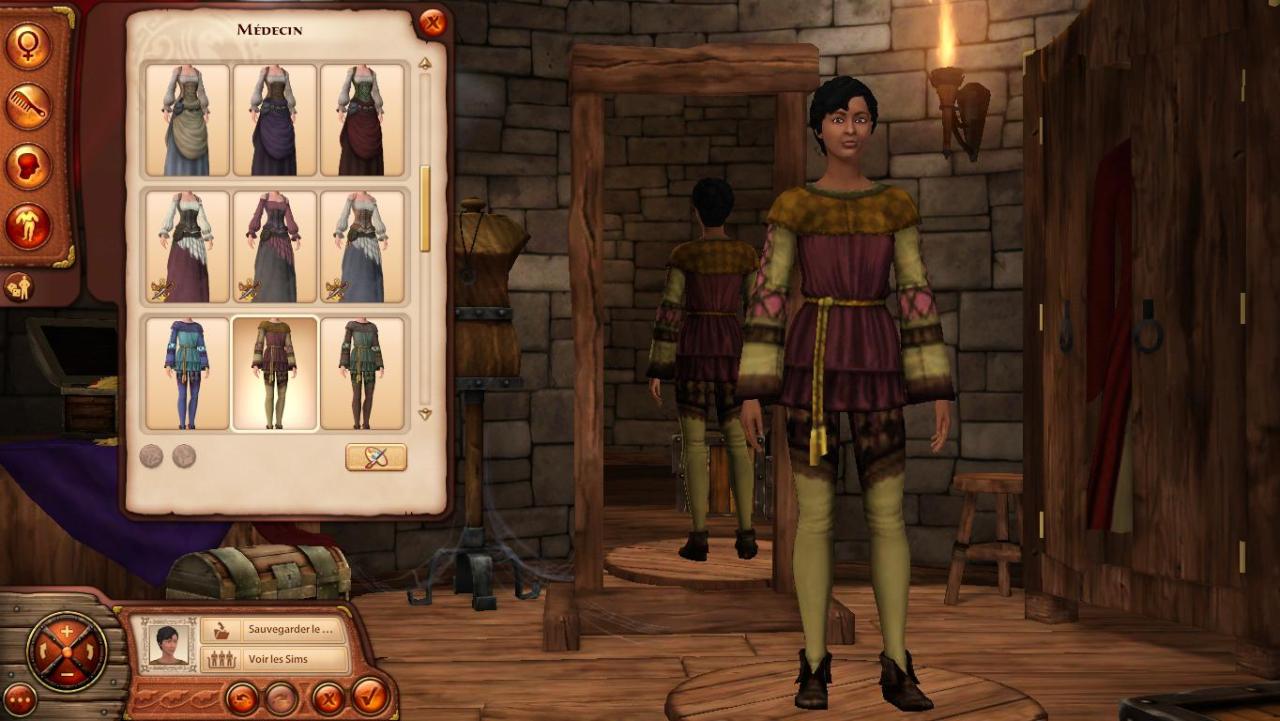The image size is (1280, 721).
Task: Select the blue and teal tunic outfit
Action: click(187, 373)
